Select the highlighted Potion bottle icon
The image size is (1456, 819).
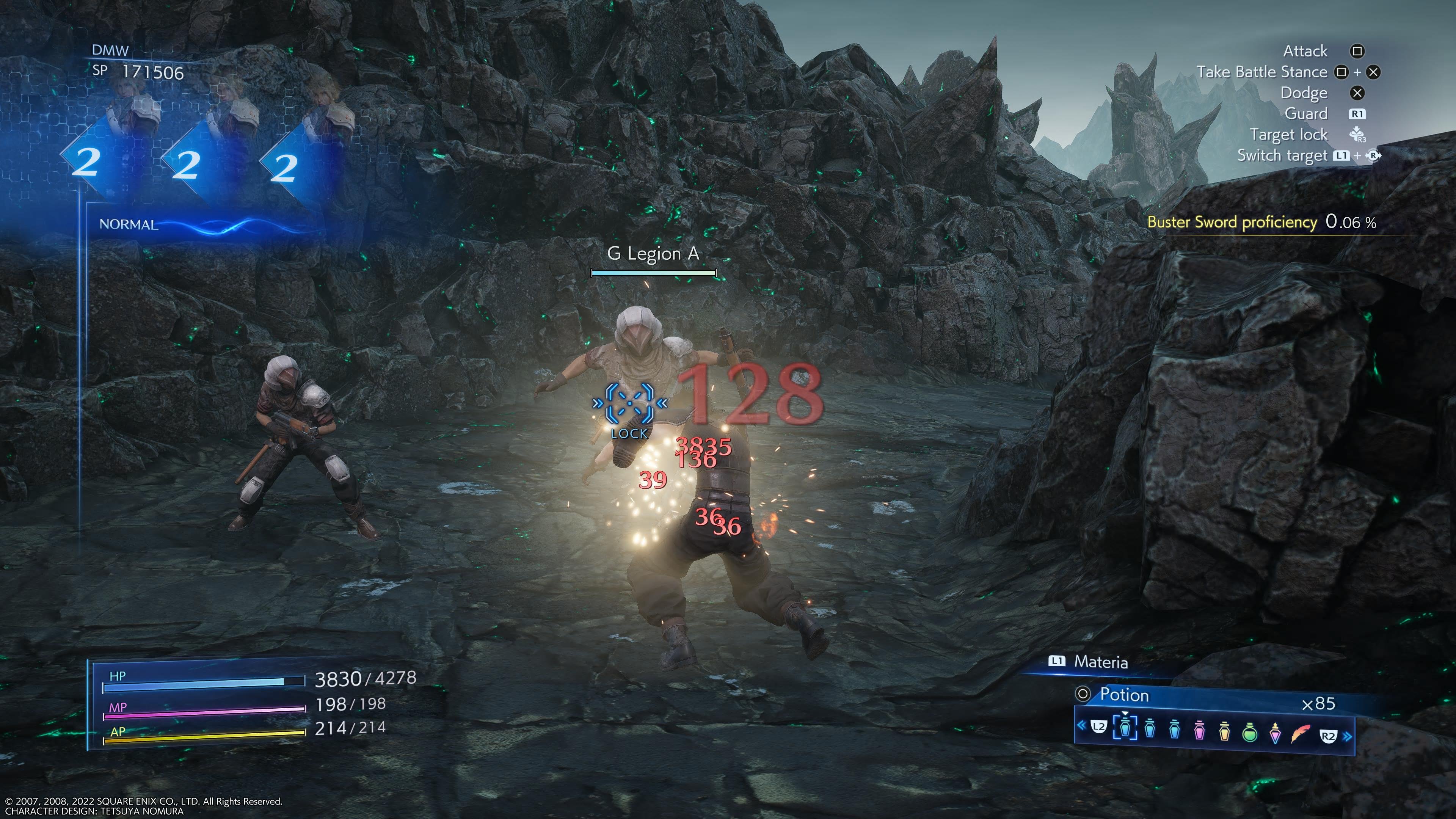point(1126,731)
